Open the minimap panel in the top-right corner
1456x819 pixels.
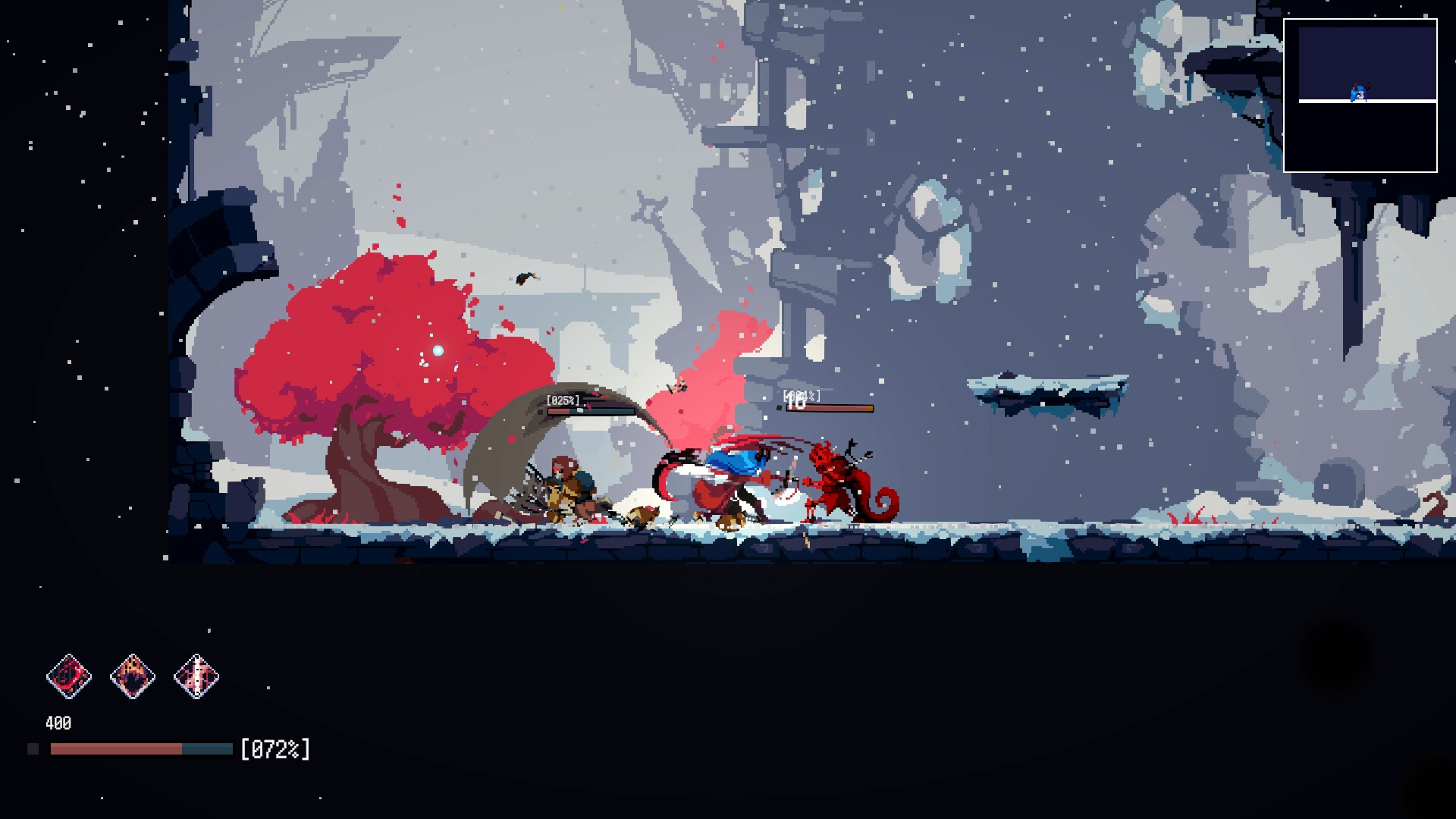click(x=1363, y=97)
